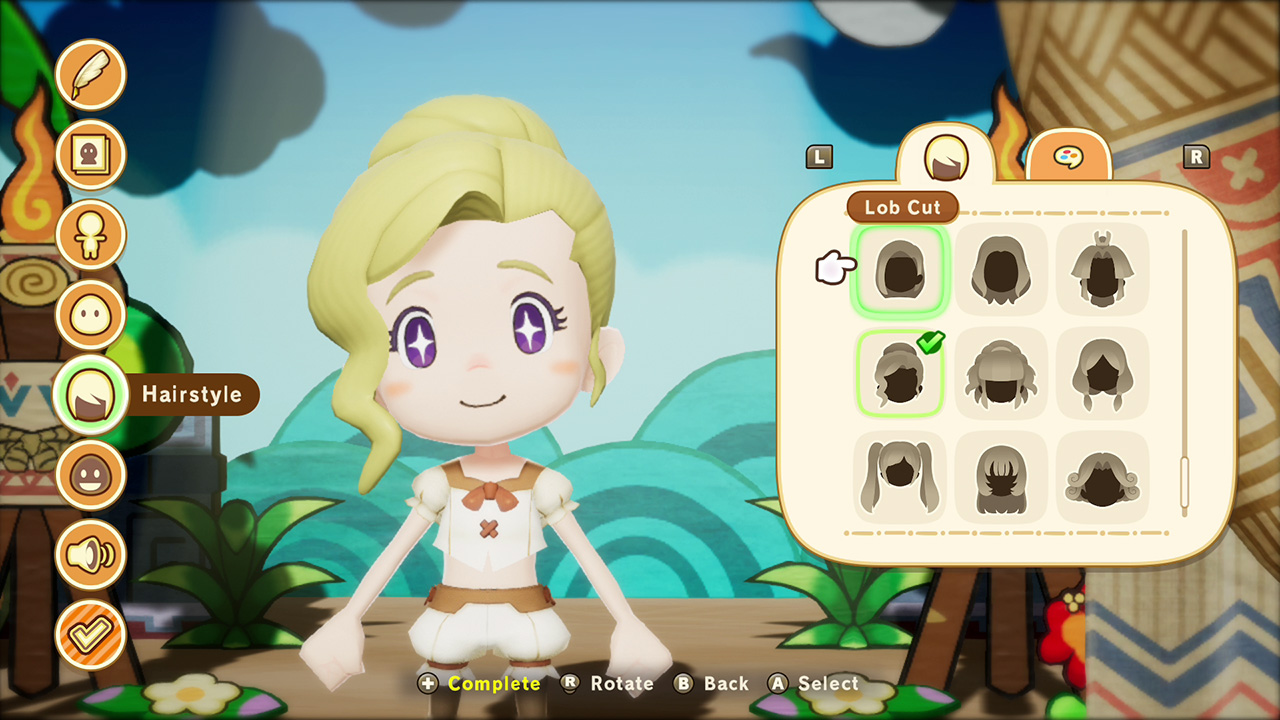
Task: Select the body type icon
Action: click(91, 233)
